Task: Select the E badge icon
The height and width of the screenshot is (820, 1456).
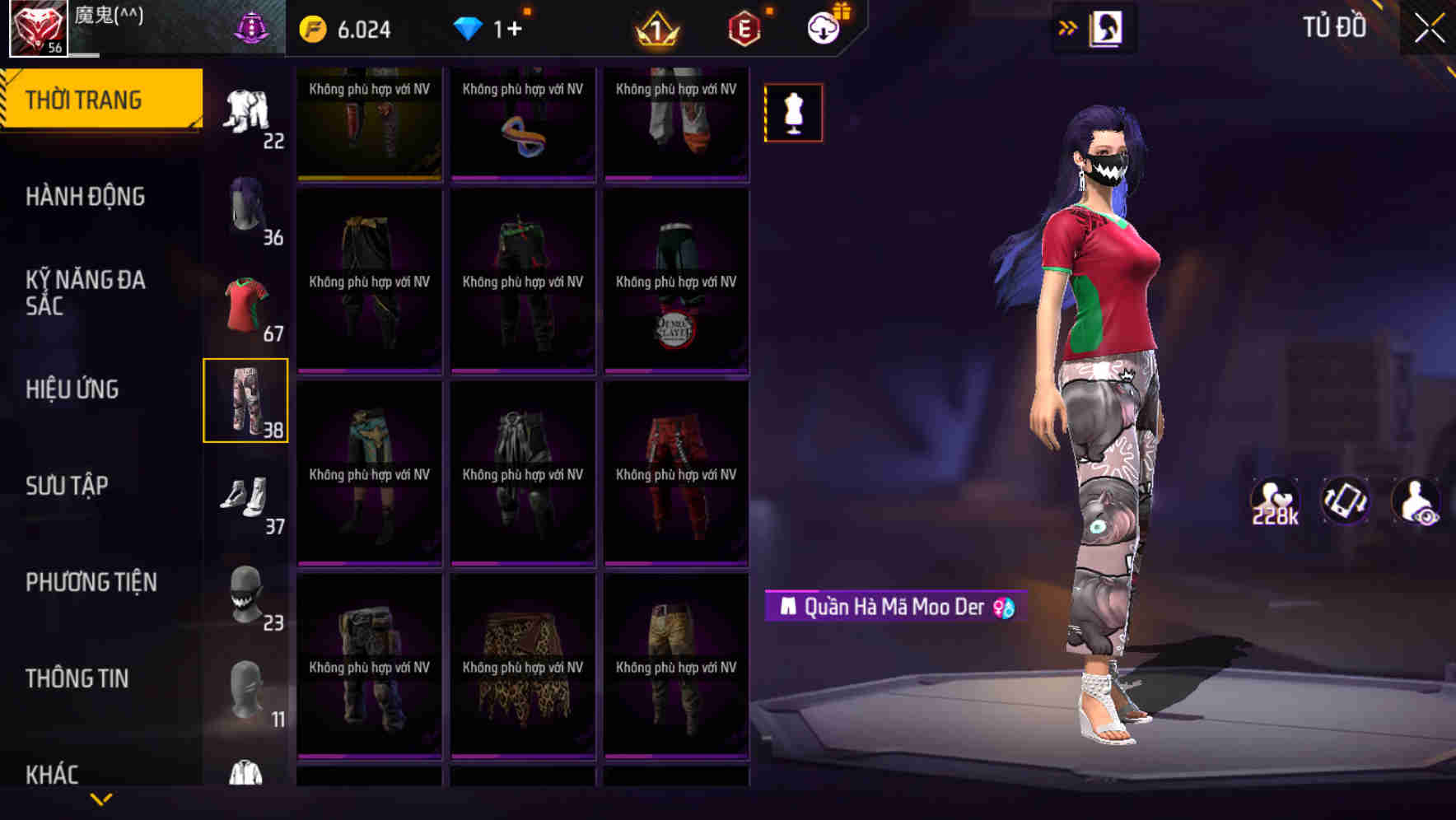Action: [744, 27]
